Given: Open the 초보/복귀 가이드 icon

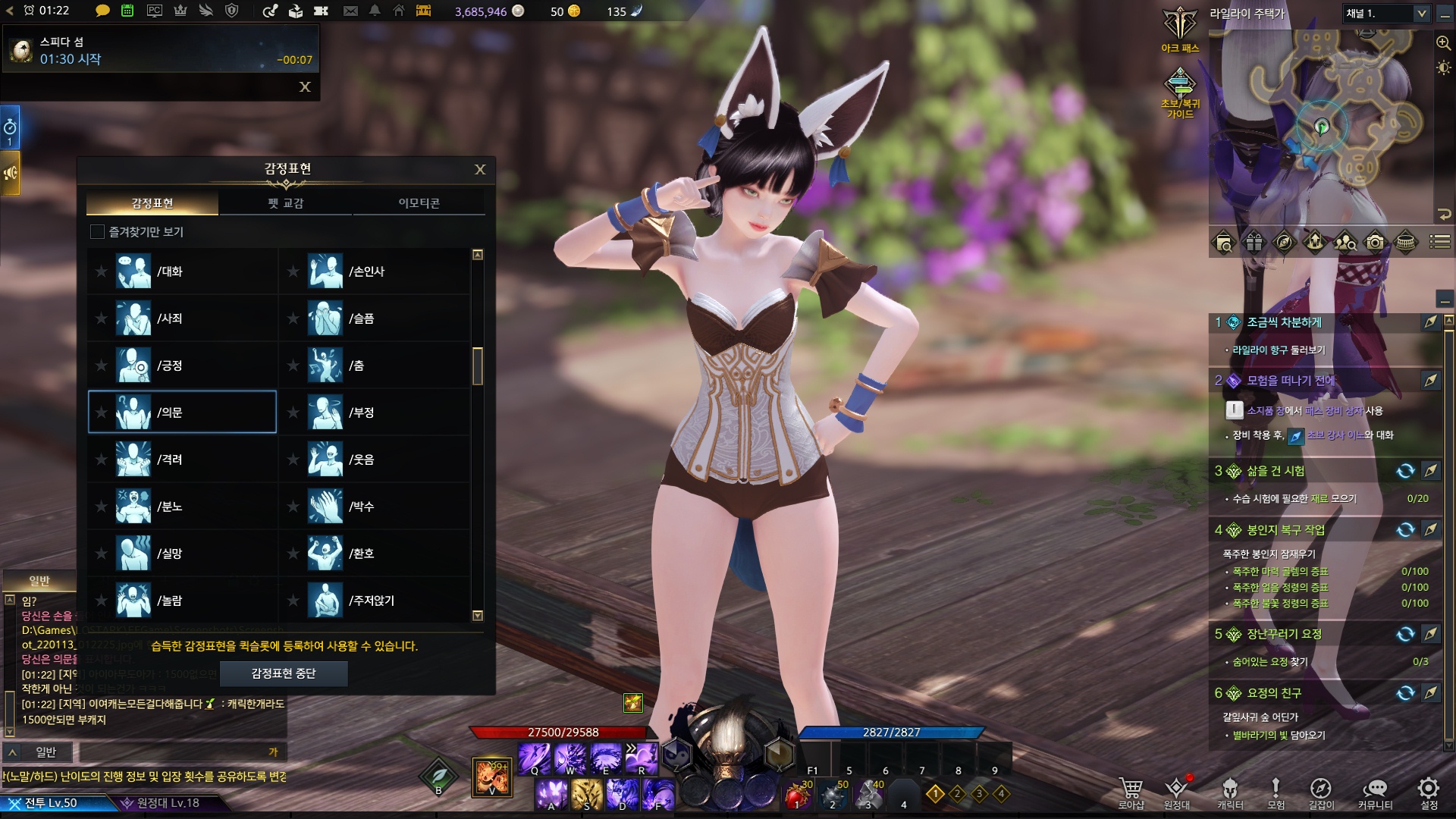Looking at the screenshot, I should [x=1180, y=91].
